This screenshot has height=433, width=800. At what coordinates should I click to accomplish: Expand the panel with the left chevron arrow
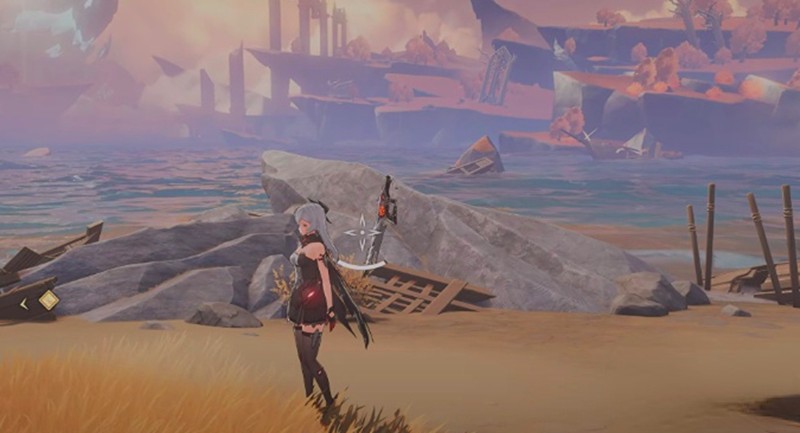(x=24, y=302)
